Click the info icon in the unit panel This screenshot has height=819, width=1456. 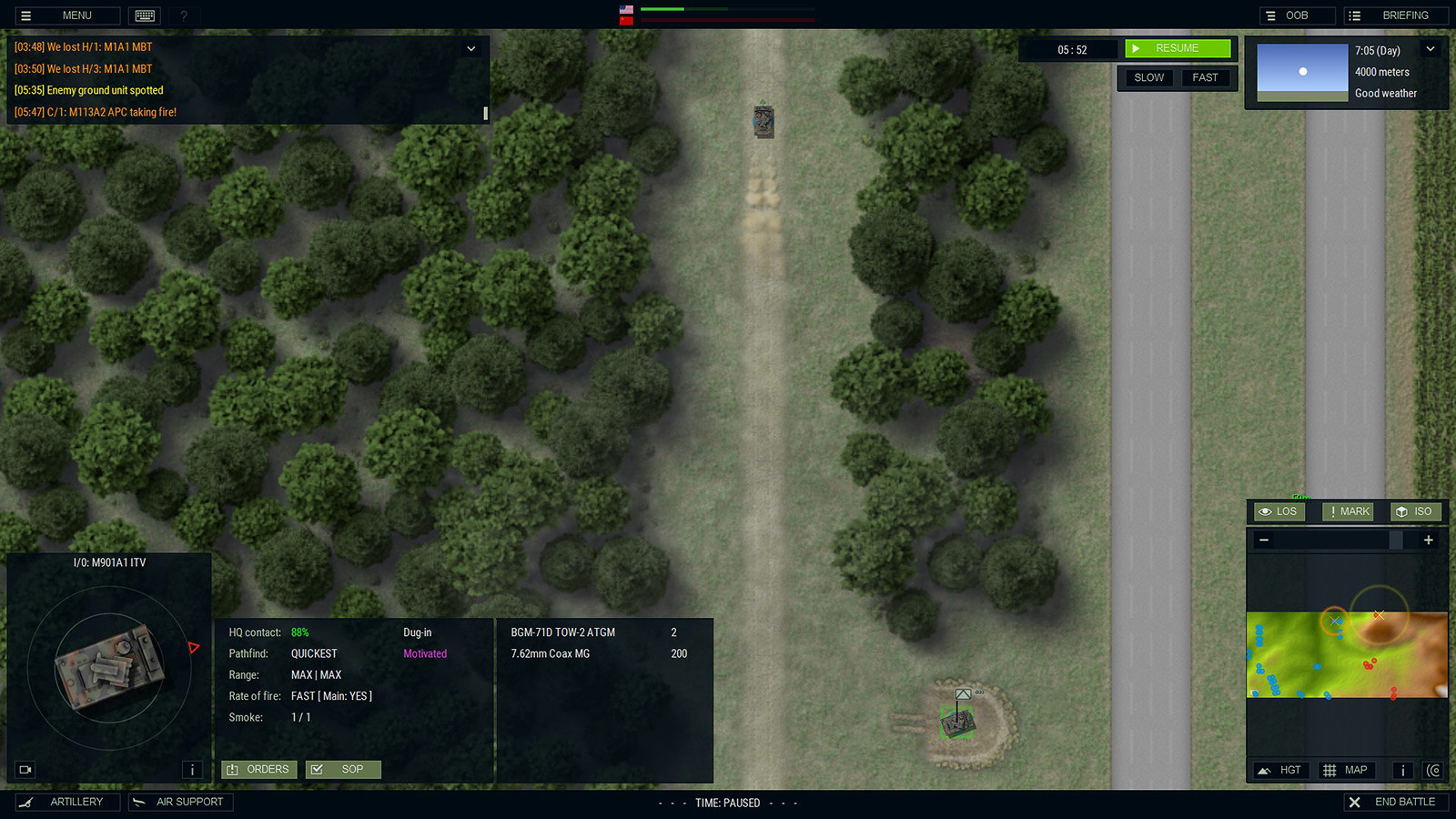192,769
